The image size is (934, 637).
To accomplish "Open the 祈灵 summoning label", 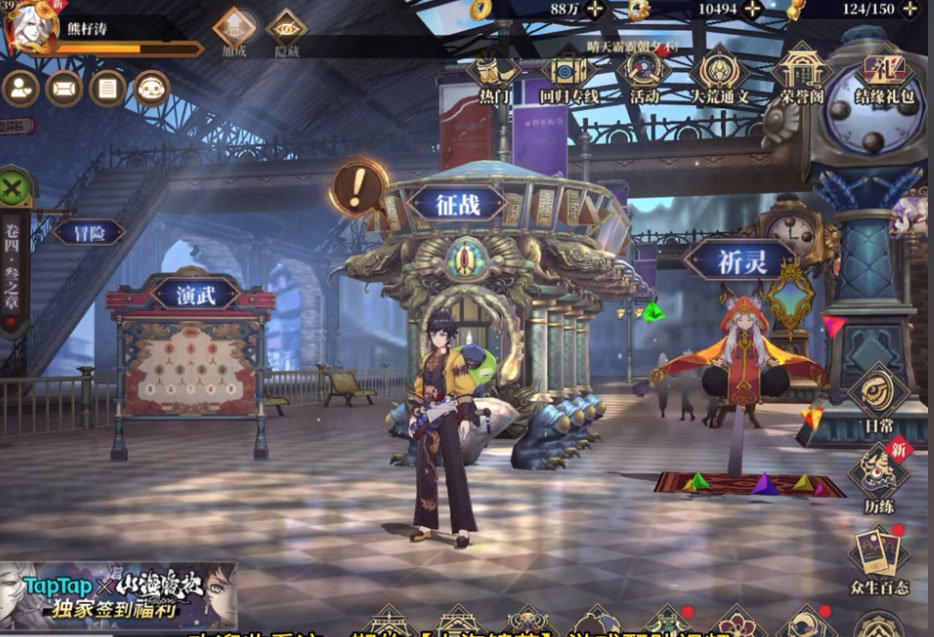I will coord(741,260).
